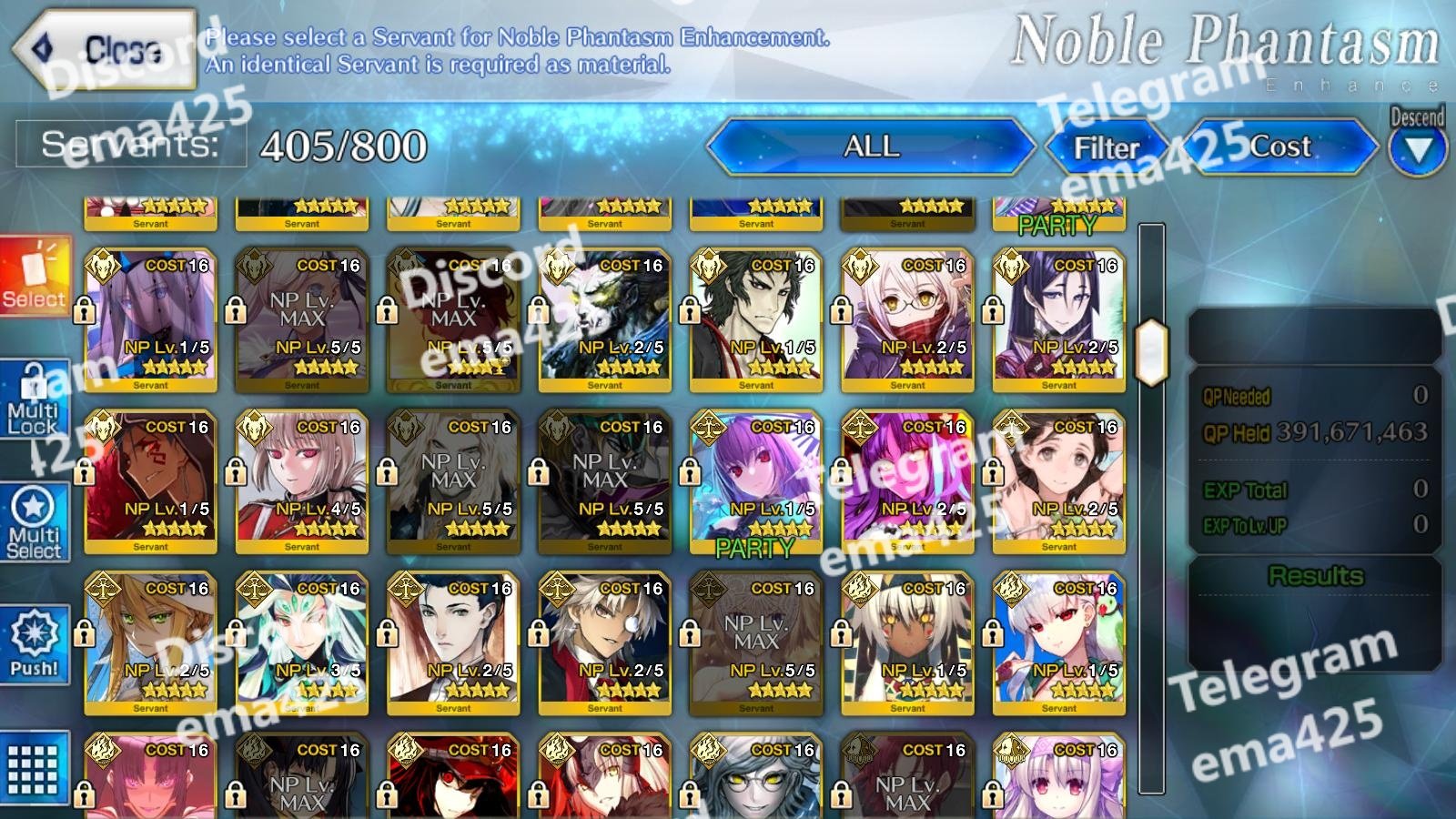The width and height of the screenshot is (1456, 819).
Task: Activate the Select mode button
Action: (35, 278)
